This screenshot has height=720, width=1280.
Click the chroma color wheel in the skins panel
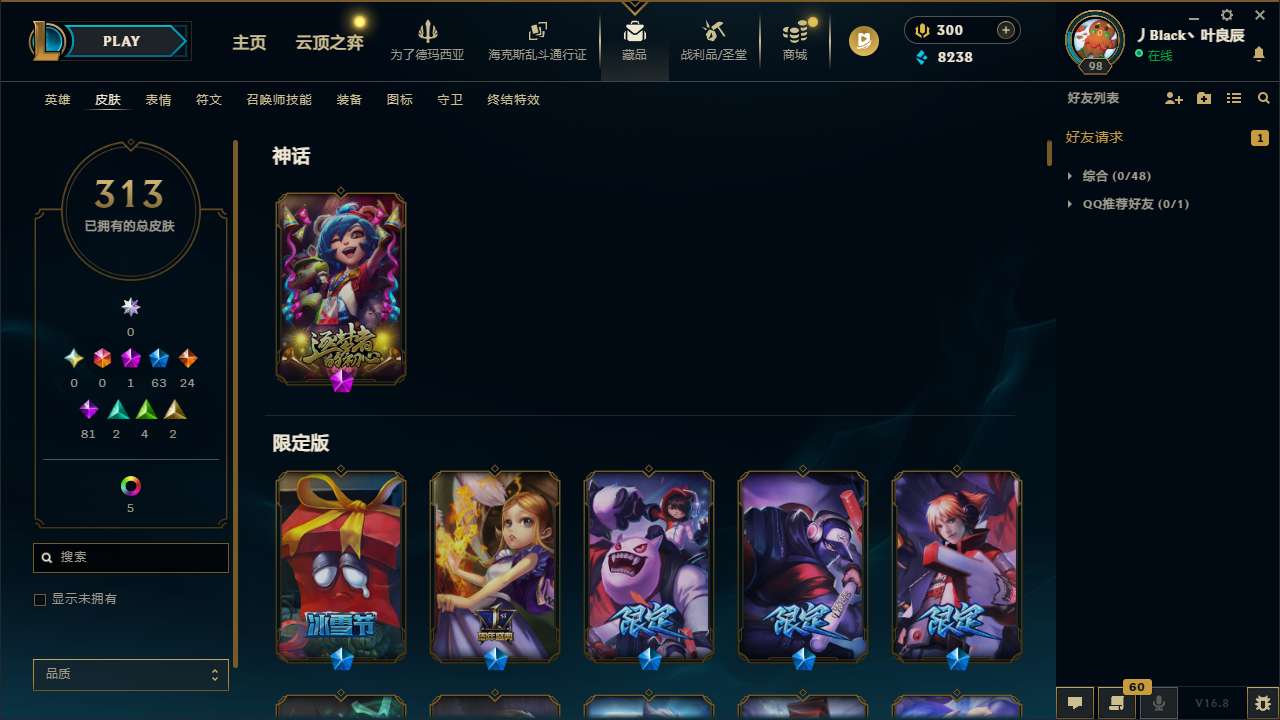[x=130, y=487]
